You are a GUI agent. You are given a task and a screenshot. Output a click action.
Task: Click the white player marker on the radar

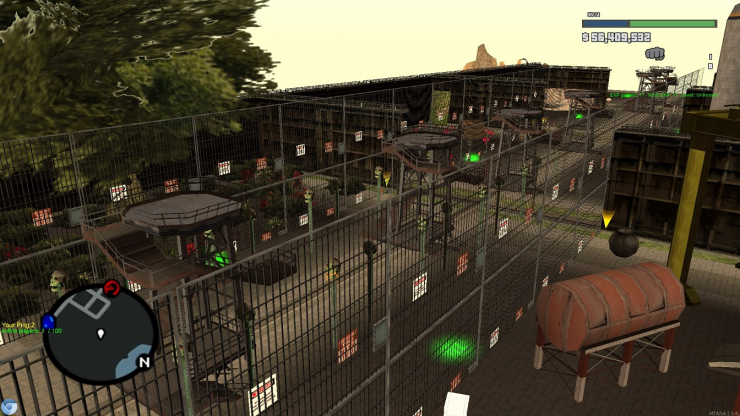(101, 333)
